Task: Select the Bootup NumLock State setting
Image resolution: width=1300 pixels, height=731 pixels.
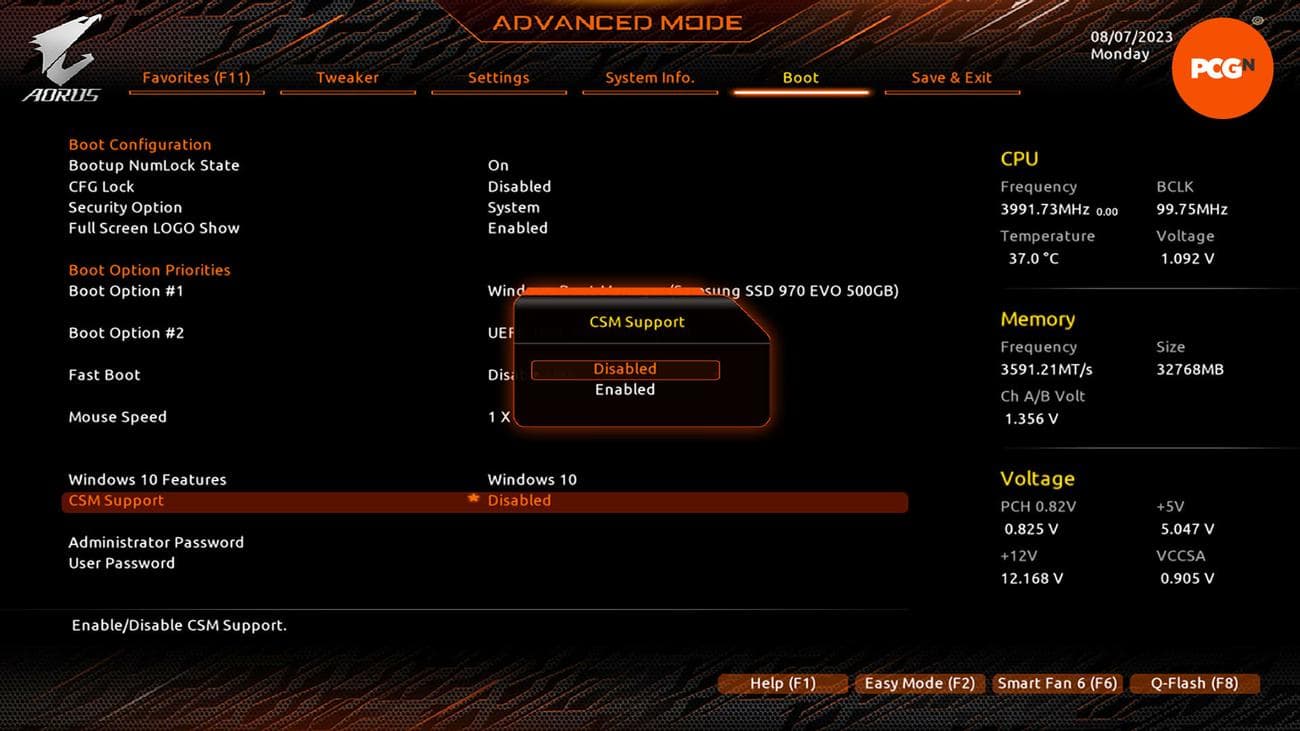Action: [x=154, y=165]
